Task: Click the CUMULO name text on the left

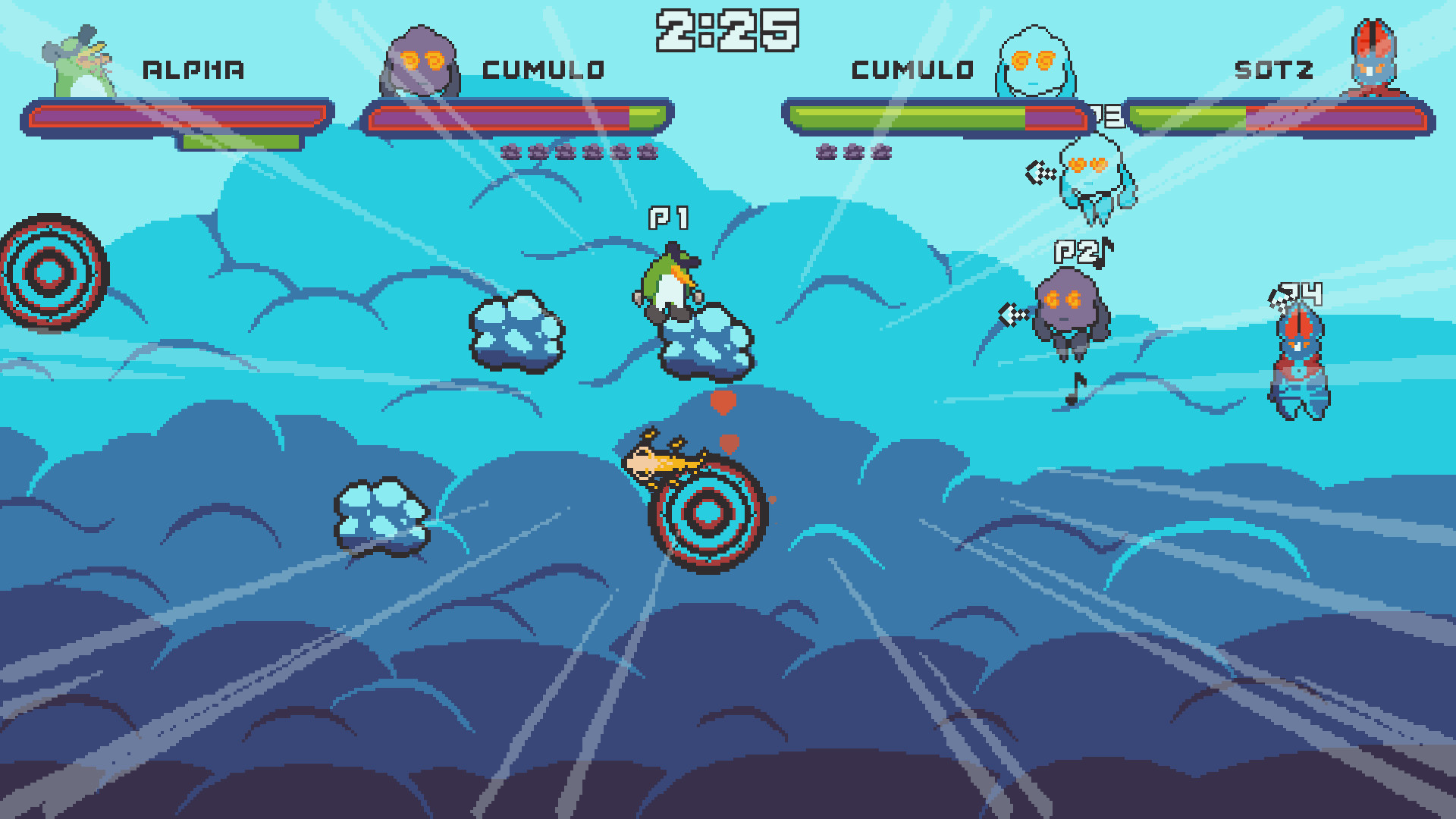Action: coord(542,68)
